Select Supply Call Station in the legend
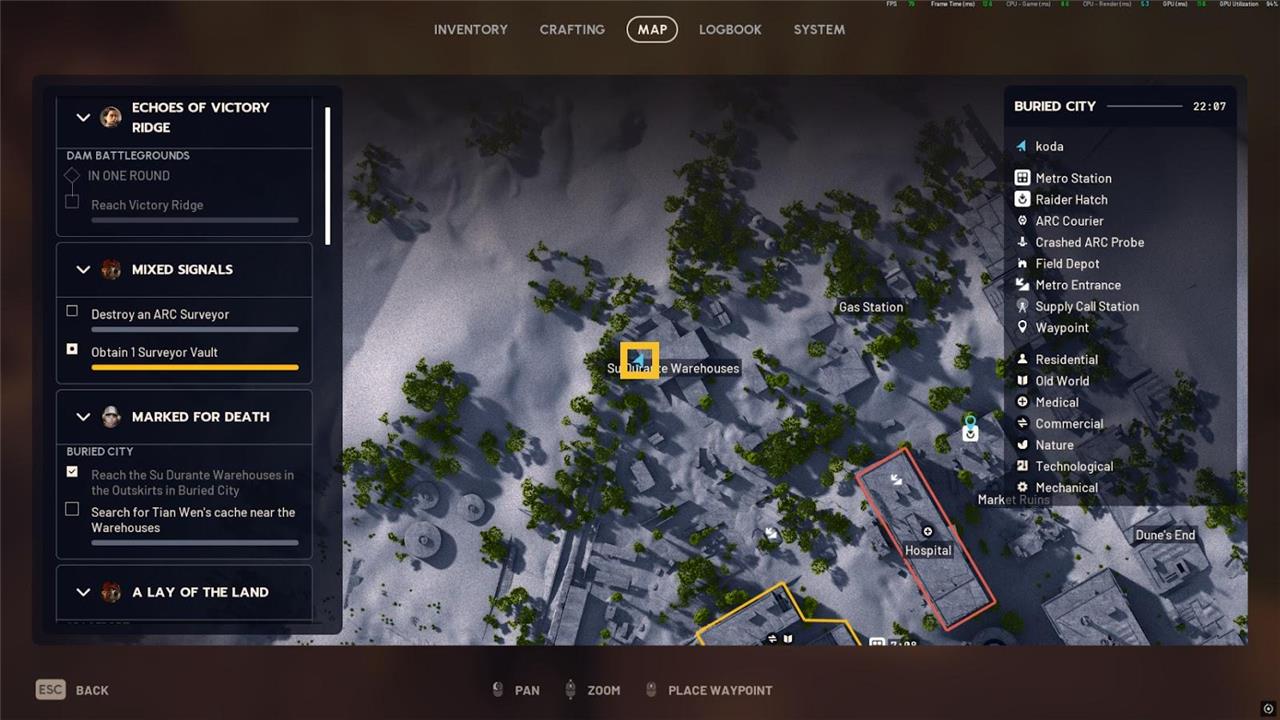This screenshot has height=720, width=1280. [1086, 306]
